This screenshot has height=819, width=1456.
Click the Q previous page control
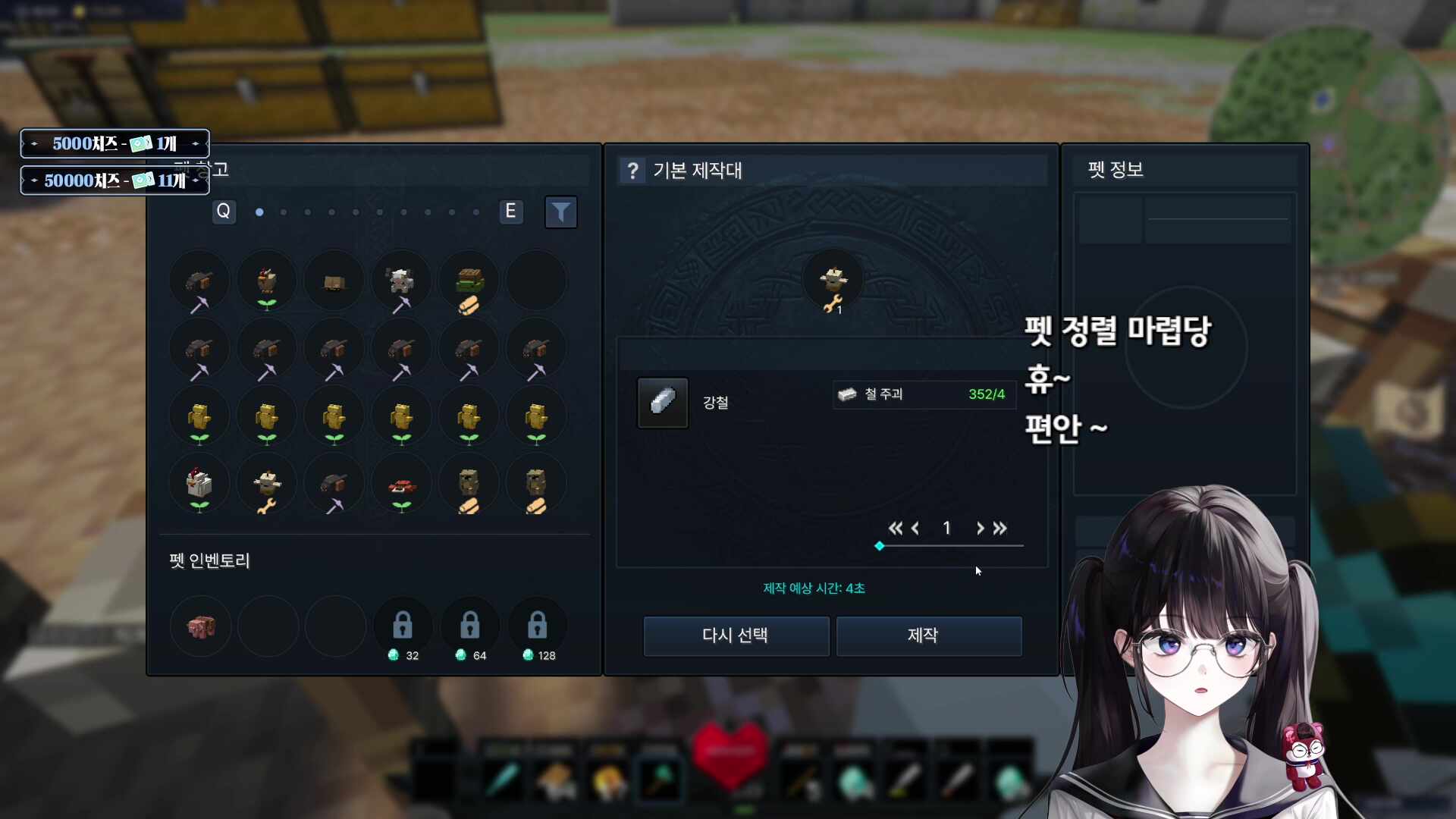(x=224, y=212)
